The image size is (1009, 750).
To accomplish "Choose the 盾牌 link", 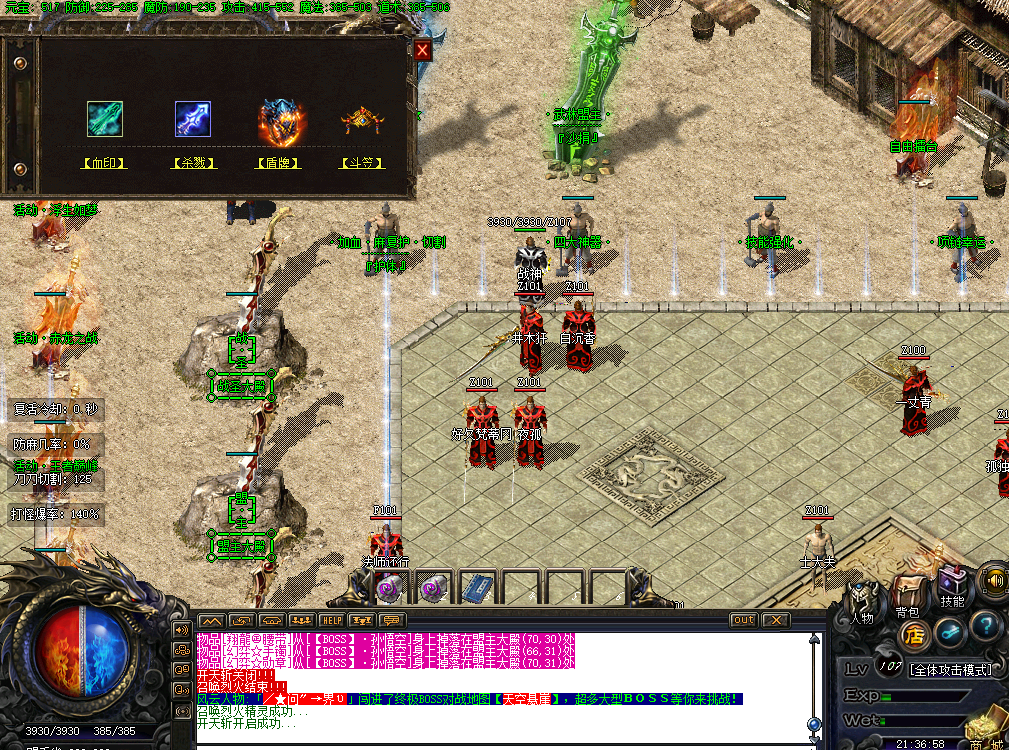I will (x=279, y=163).
